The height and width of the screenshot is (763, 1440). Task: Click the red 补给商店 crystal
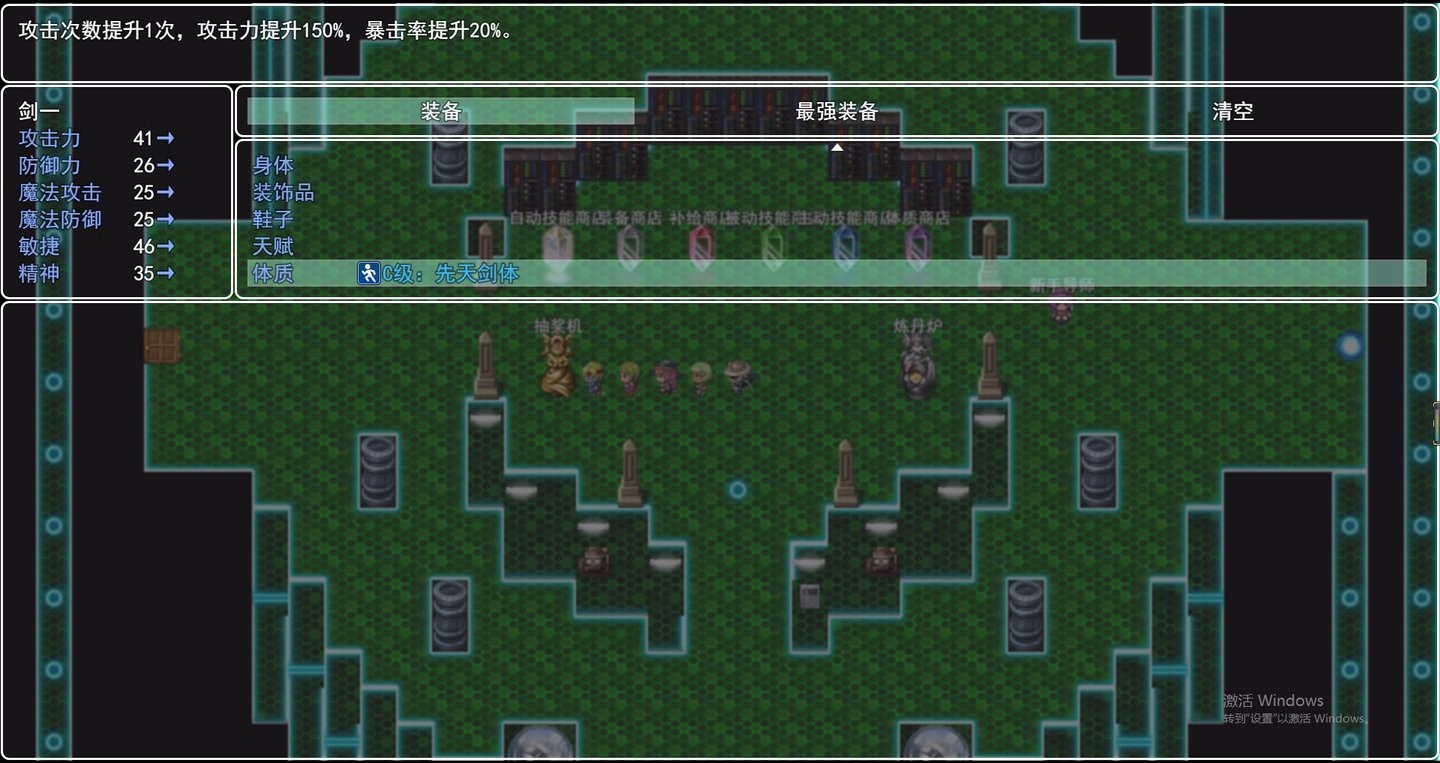click(x=703, y=245)
